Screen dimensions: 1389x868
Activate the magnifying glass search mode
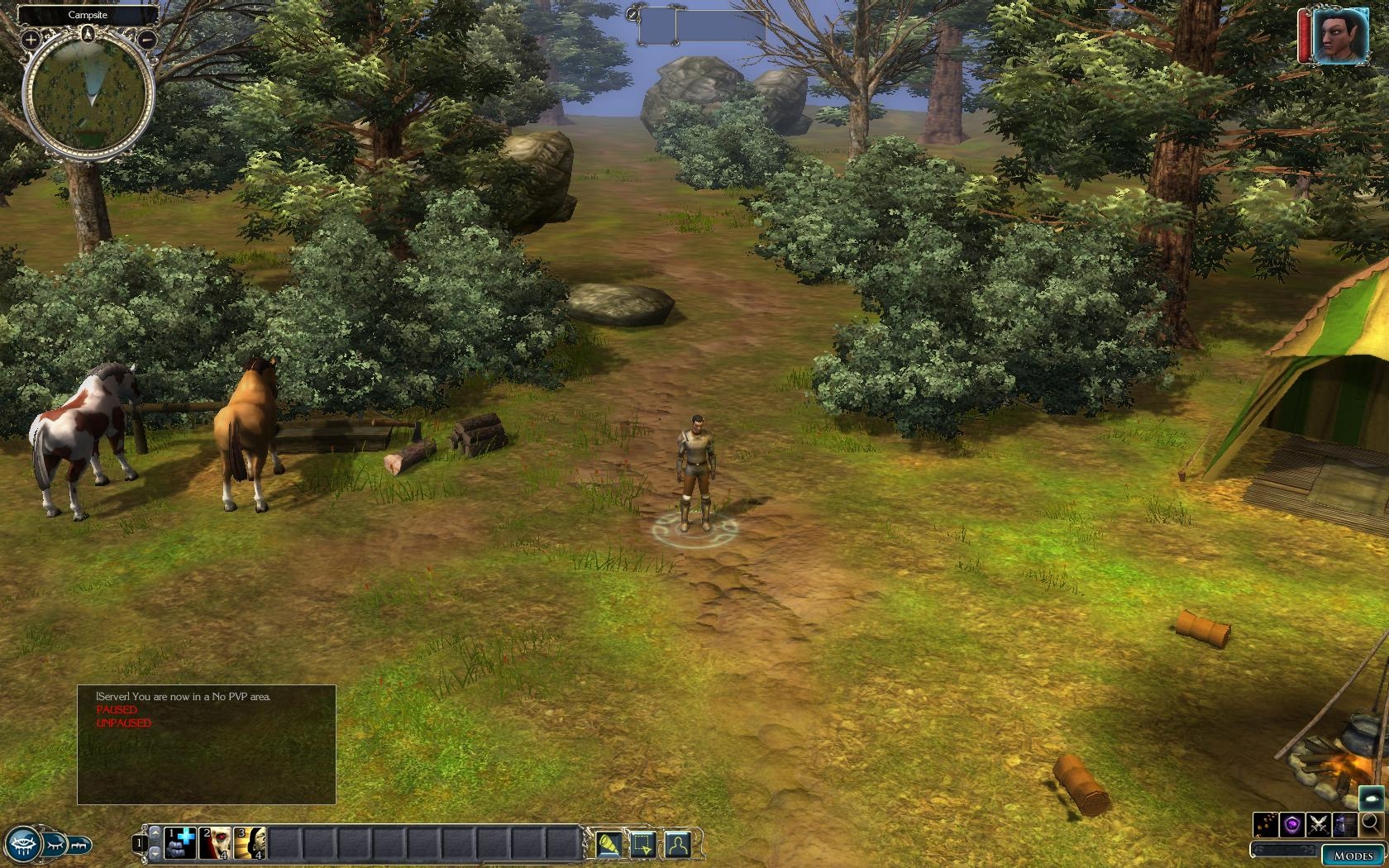[1371, 823]
